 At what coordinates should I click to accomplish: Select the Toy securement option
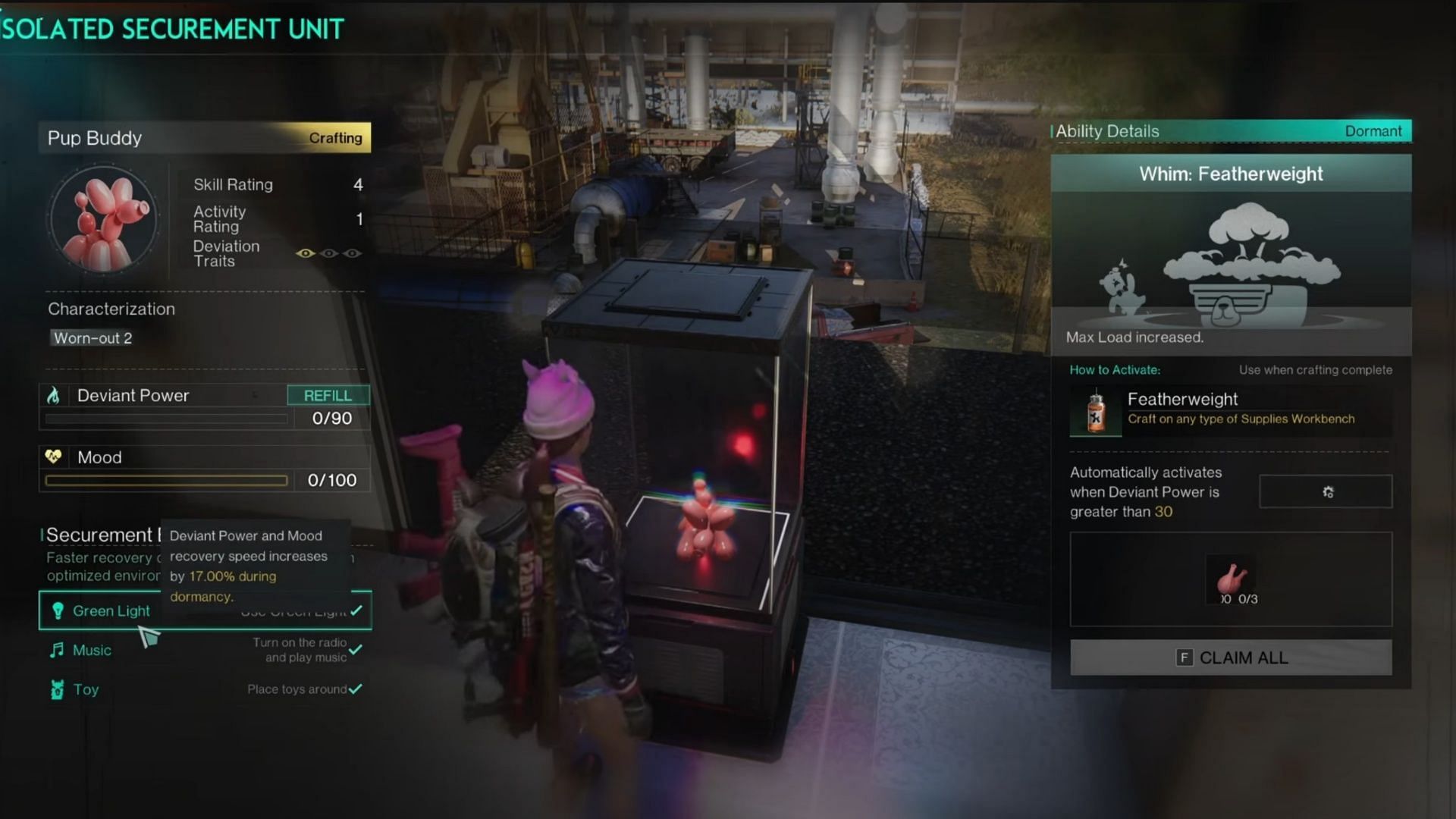[x=86, y=689]
